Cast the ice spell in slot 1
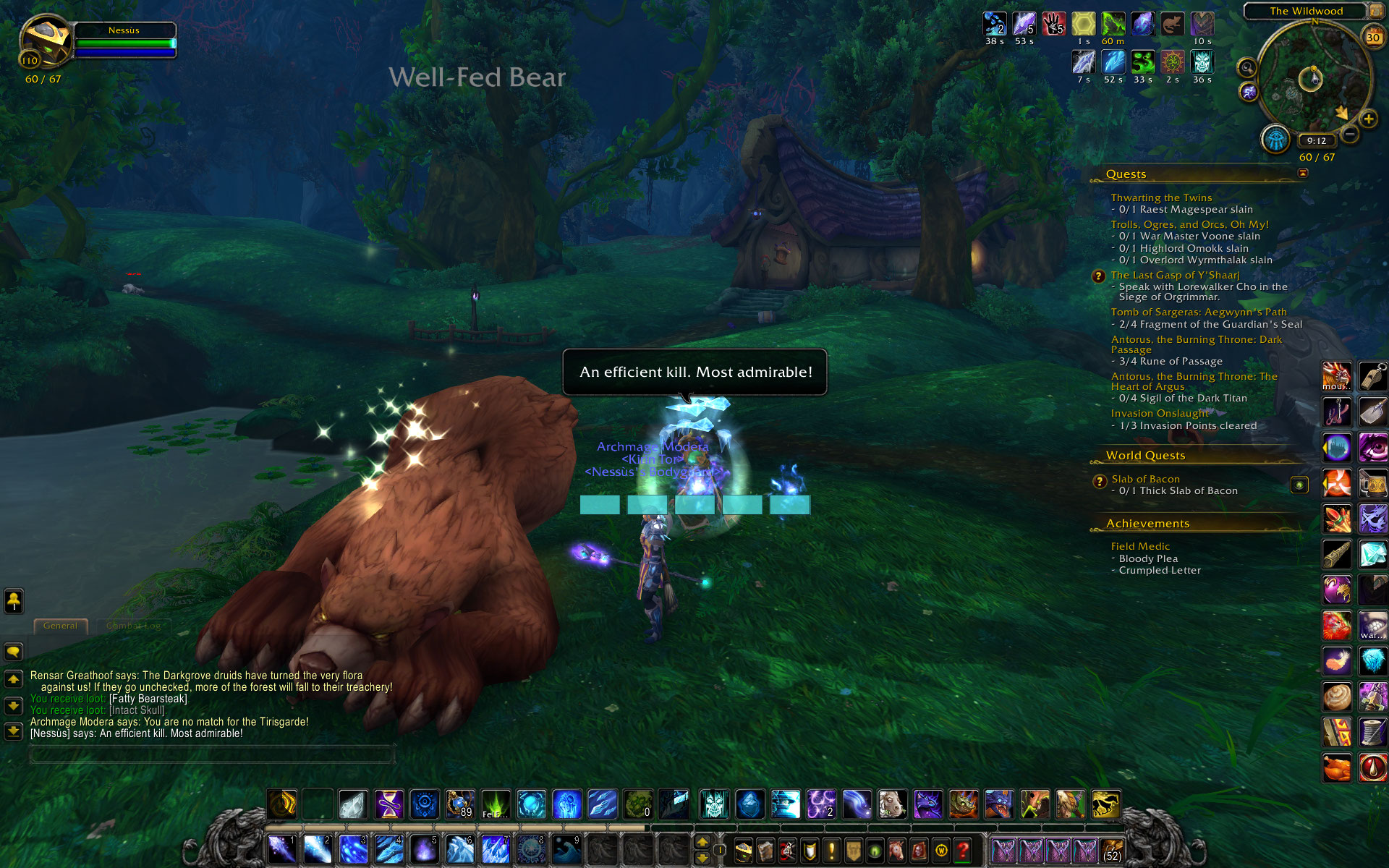 [281, 848]
